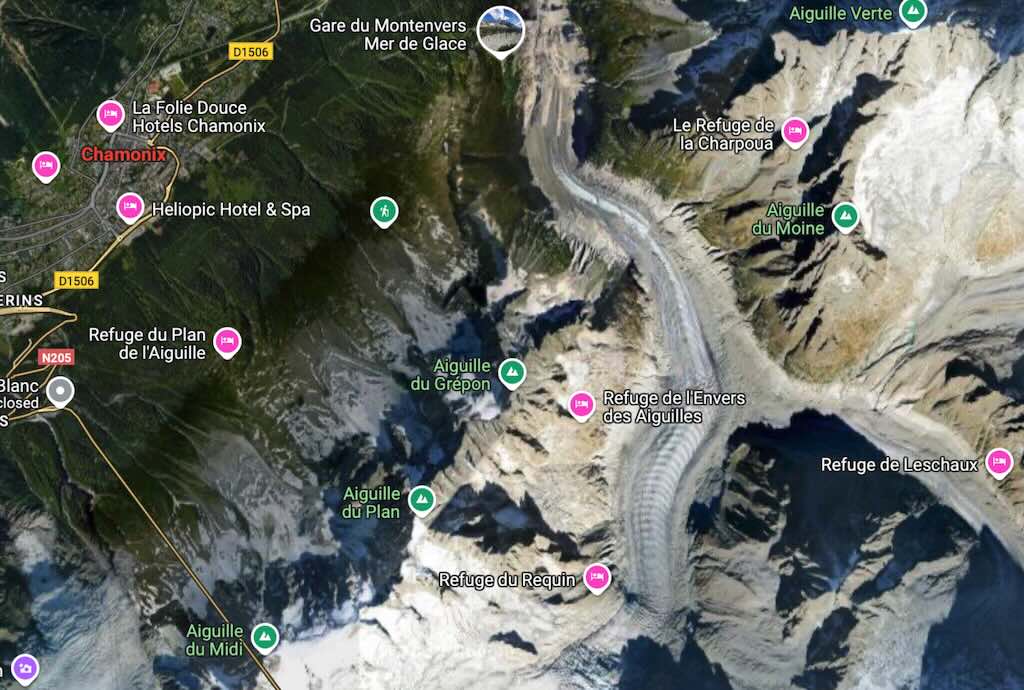Open the Refuge de Leschaux lodging pin
The height and width of the screenshot is (690, 1024).
coord(999,462)
